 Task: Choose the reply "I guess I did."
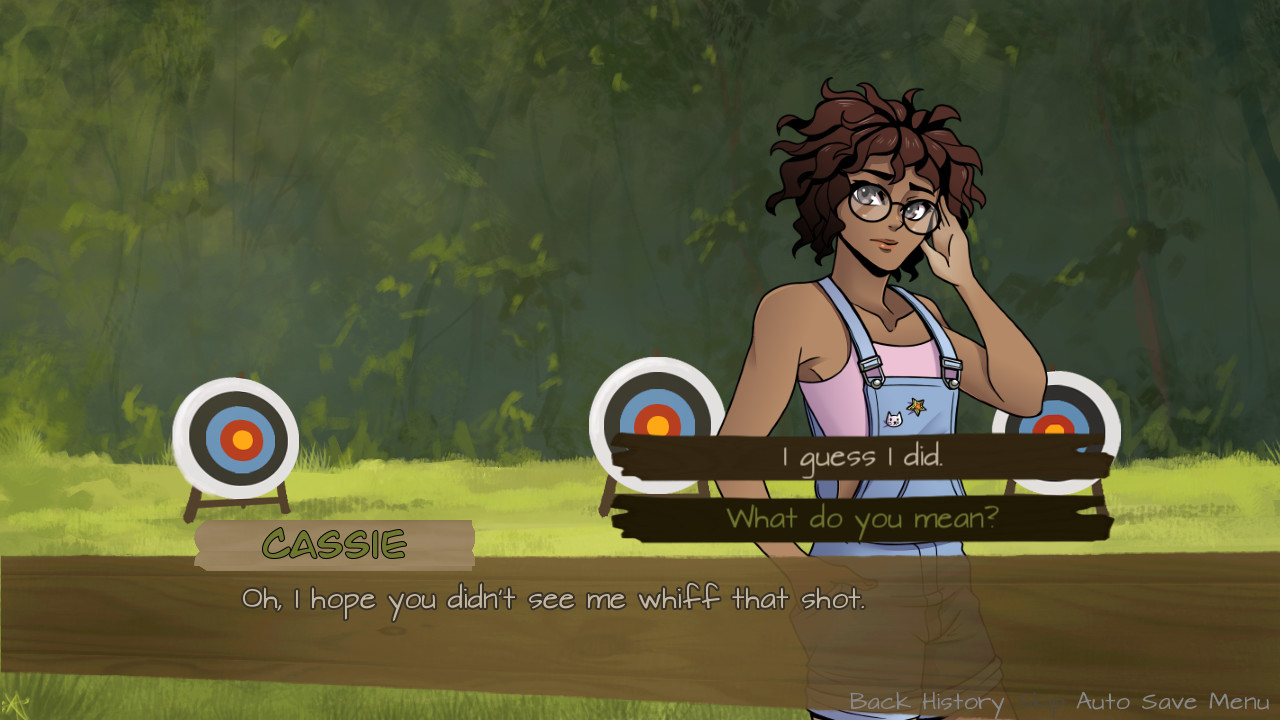click(861, 458)
